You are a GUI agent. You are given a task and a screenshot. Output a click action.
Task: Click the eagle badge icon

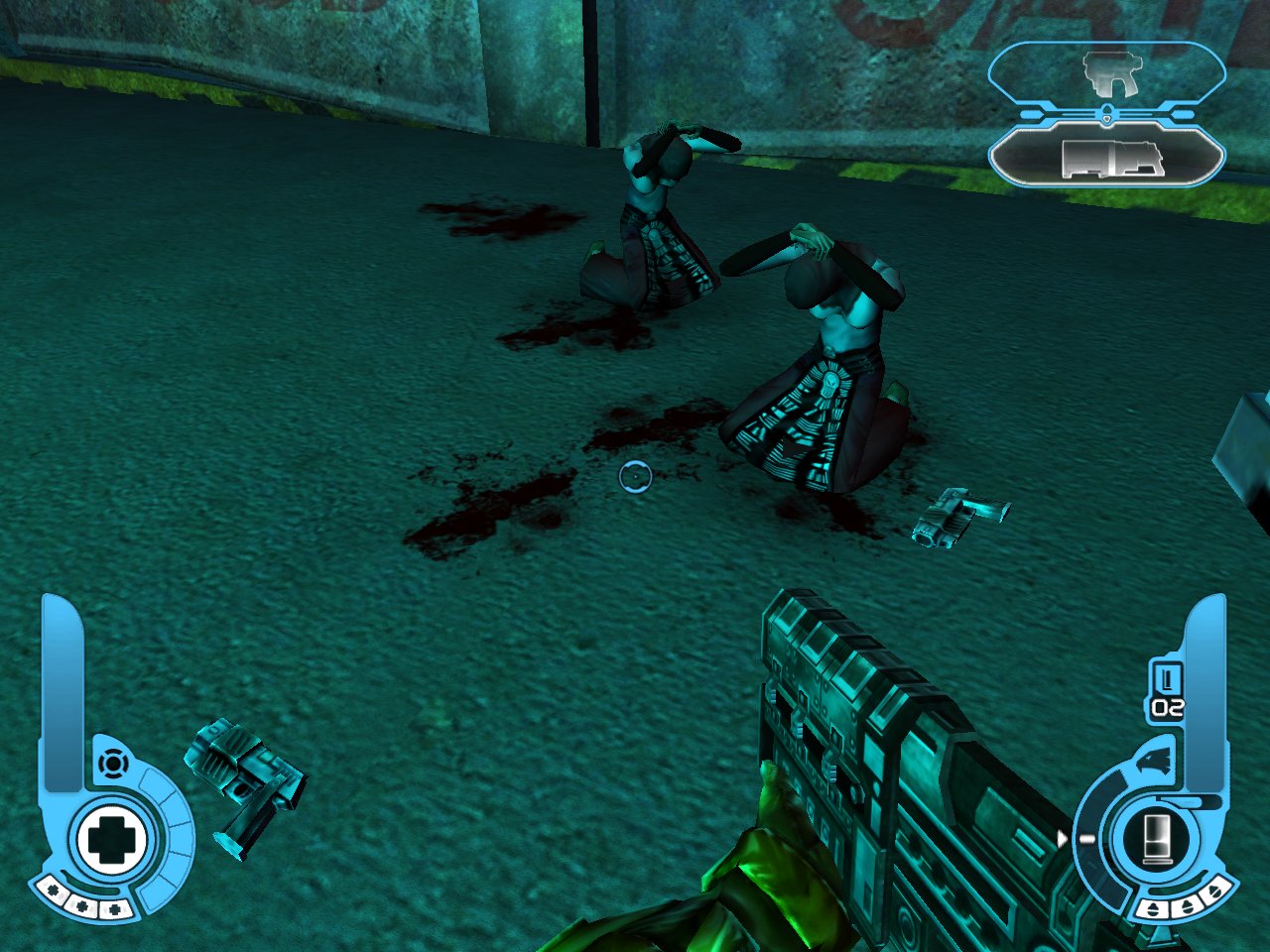pyautogui.click(x=1154, y=762)
